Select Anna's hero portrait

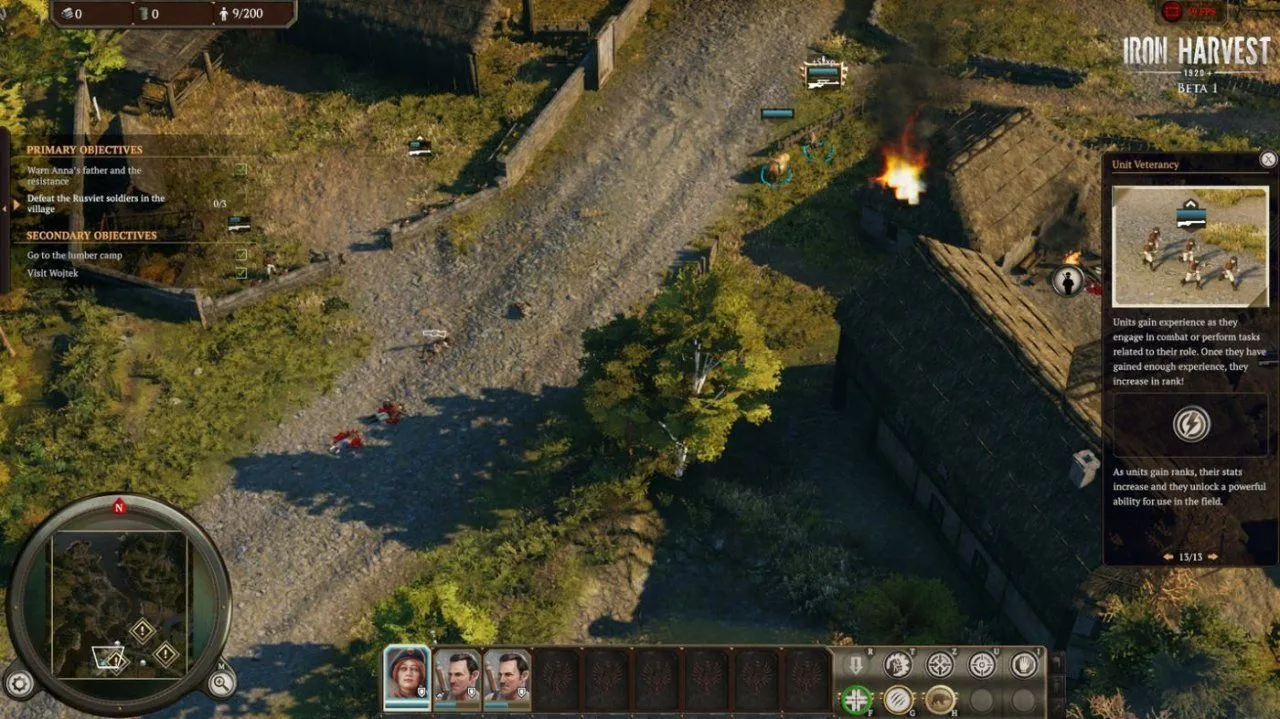(407, 677)
